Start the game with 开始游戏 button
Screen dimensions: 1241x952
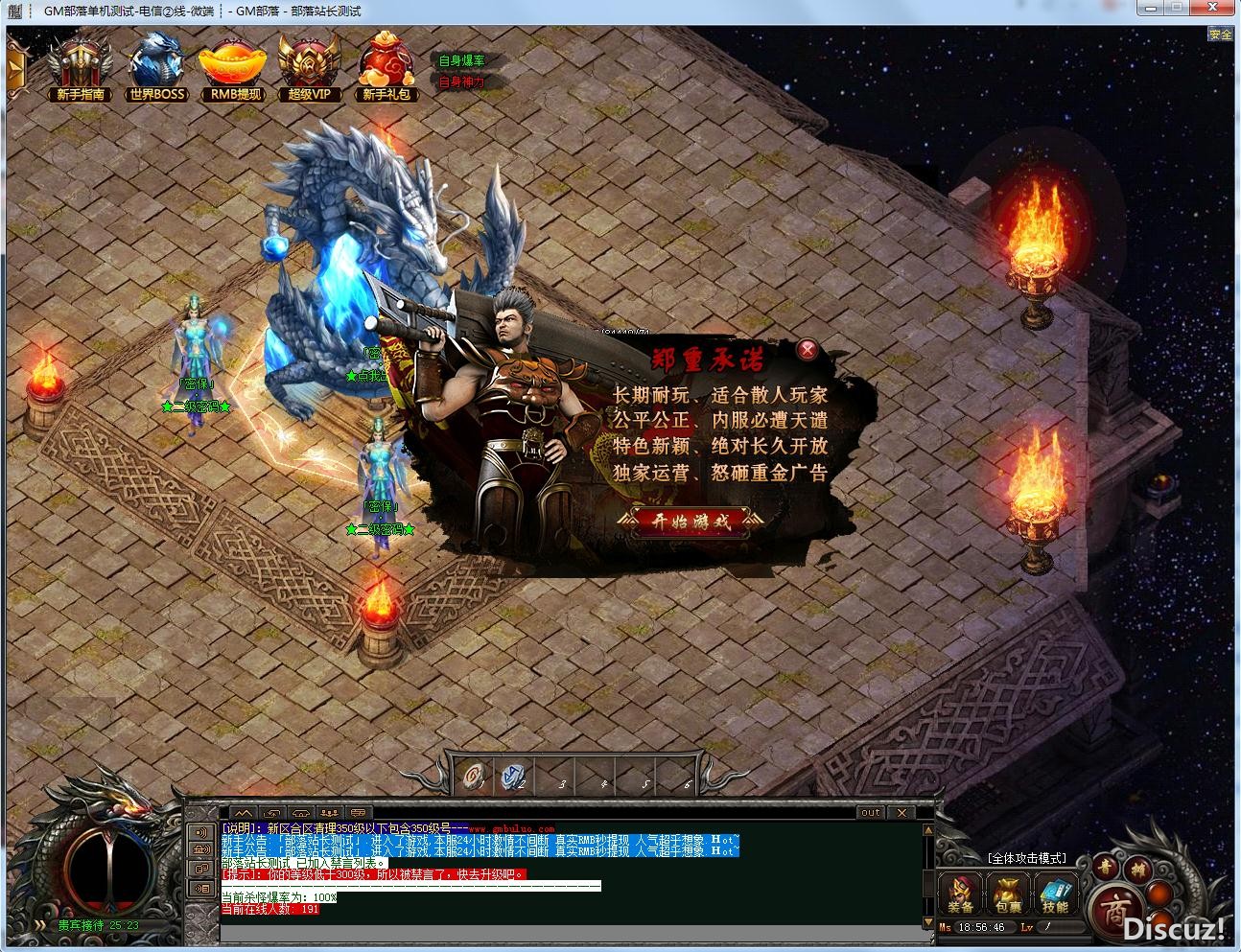point(691,522)
